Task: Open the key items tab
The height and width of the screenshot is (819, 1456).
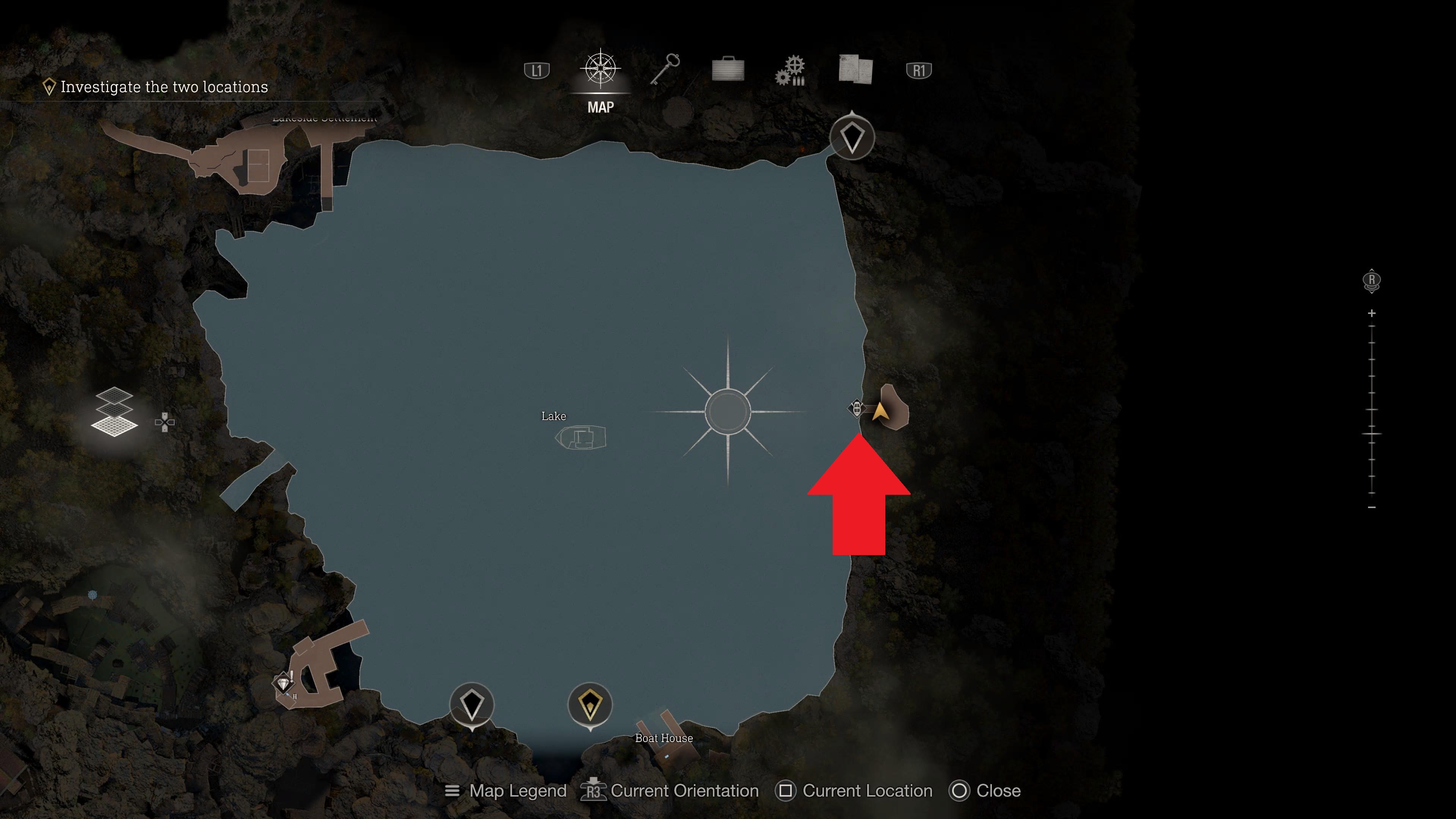Action: click(x=665, y=70)
